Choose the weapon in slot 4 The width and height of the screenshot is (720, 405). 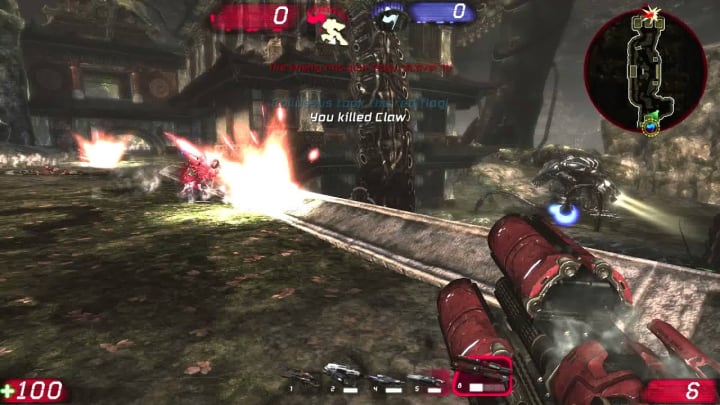tap(384, 377)
